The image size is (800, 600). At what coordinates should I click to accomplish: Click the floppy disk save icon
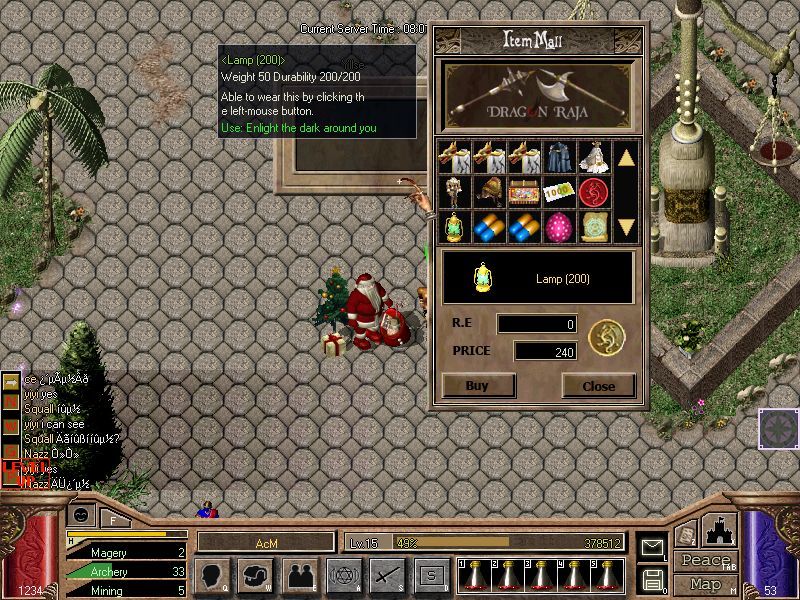652,579
